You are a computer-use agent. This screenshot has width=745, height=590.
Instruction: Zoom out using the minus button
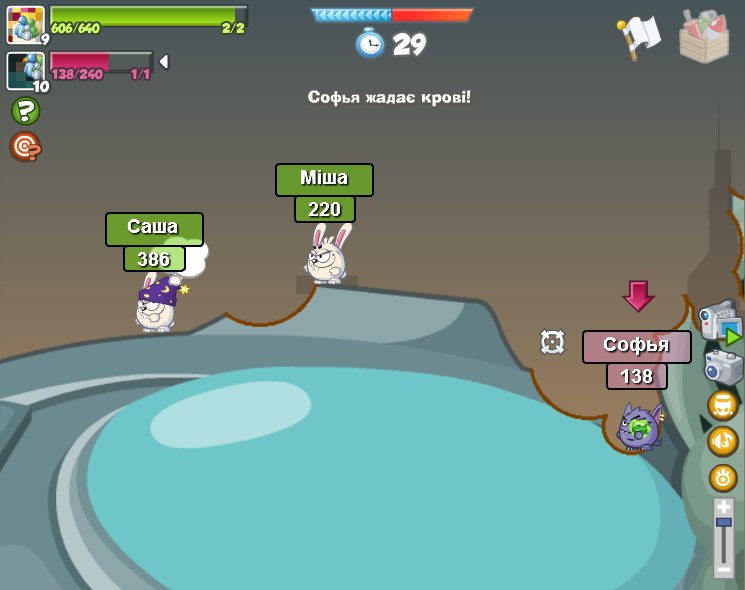[724, 569]
